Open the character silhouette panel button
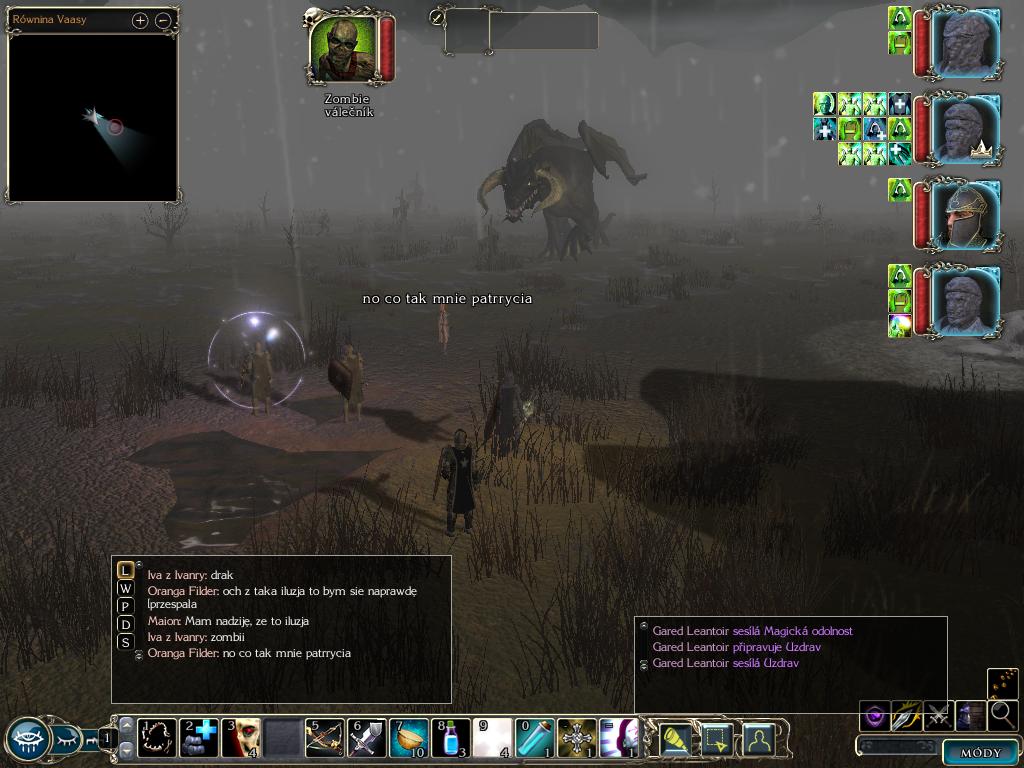 (758, 739)
